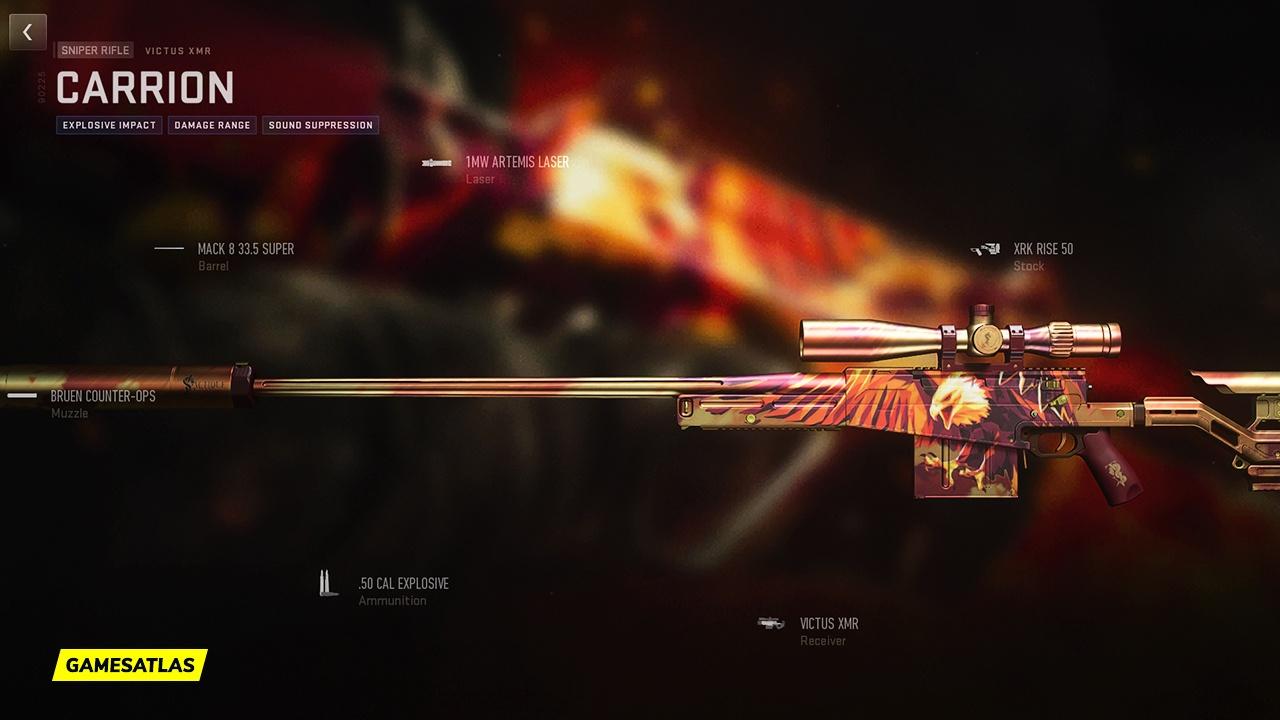The width and height of the screenshot is (1280, 720).
Task: Toggle the Damage Range perk tag
Action: [211, 125]
